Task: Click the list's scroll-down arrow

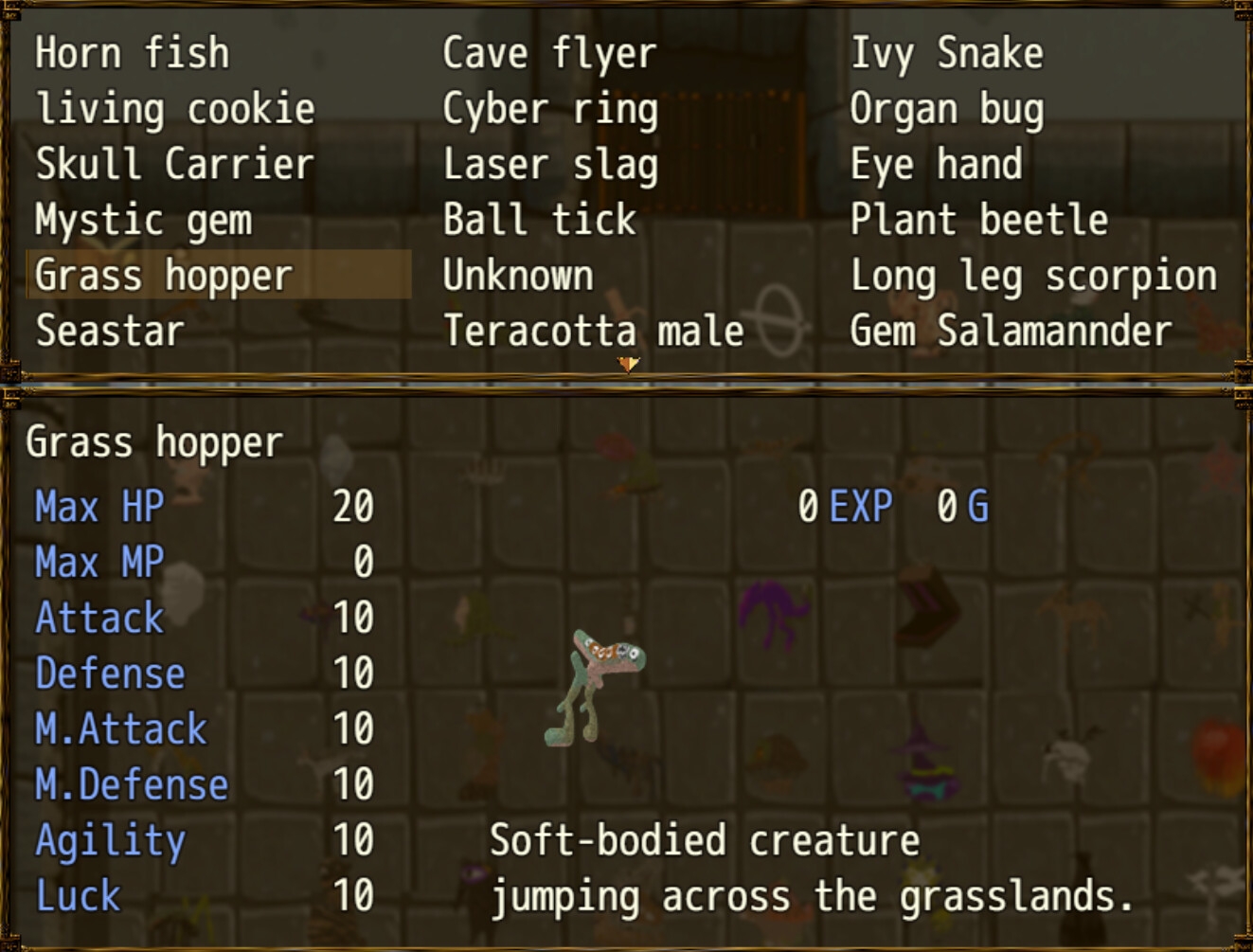Action: [x=627, y=364]
